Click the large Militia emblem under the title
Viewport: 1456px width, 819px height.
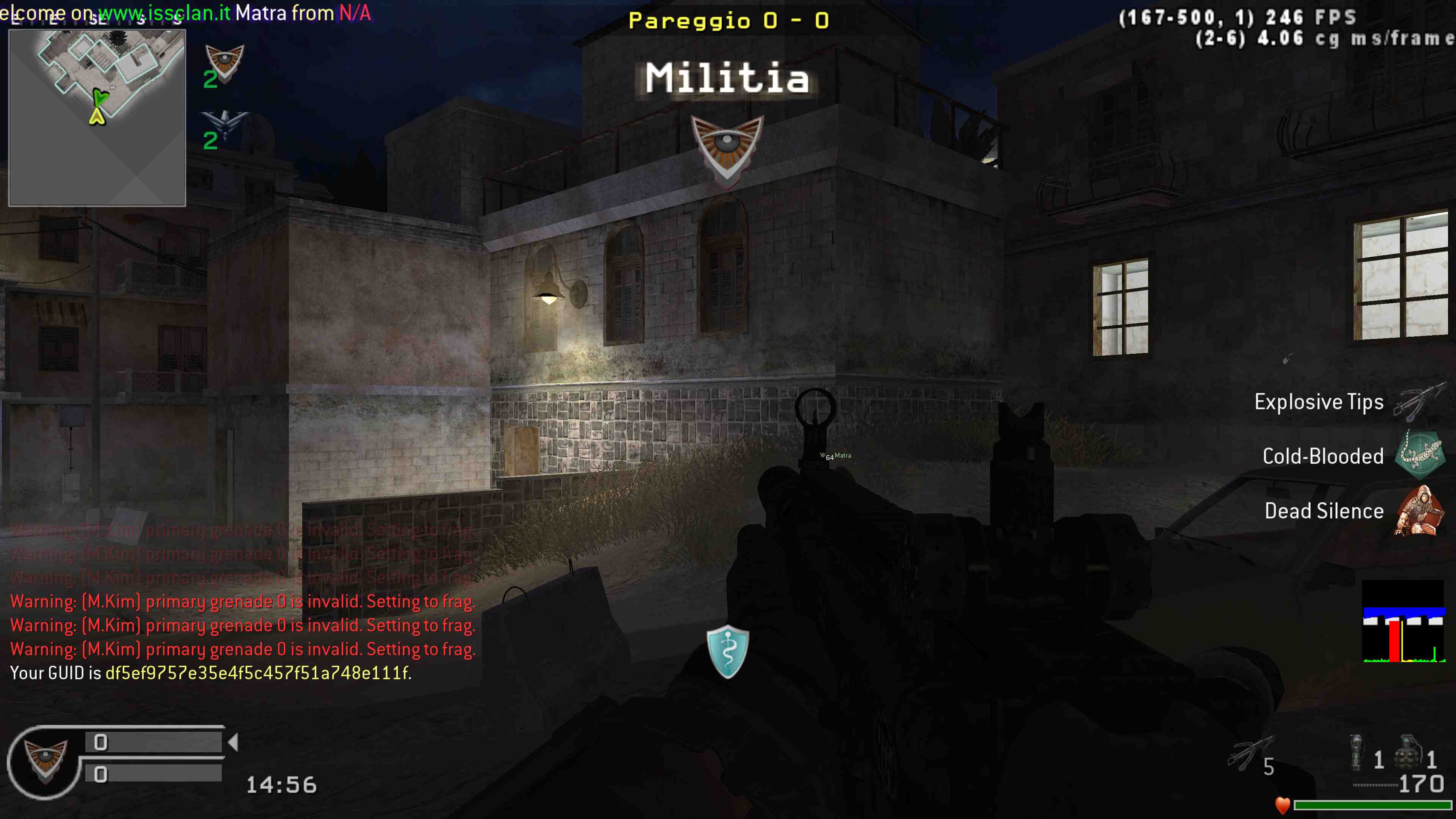728,150
